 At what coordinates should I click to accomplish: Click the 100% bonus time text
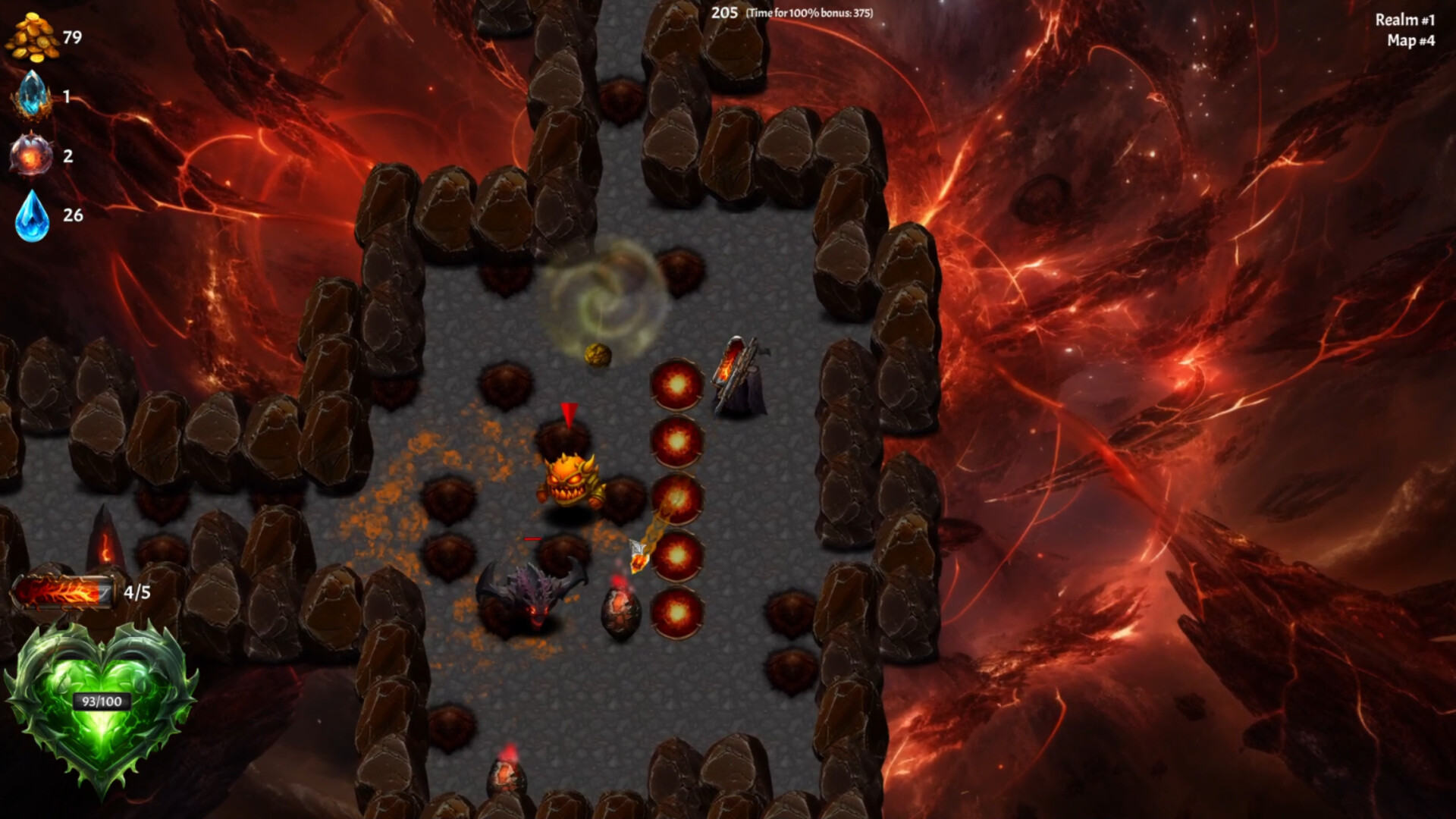pos(809,13)
